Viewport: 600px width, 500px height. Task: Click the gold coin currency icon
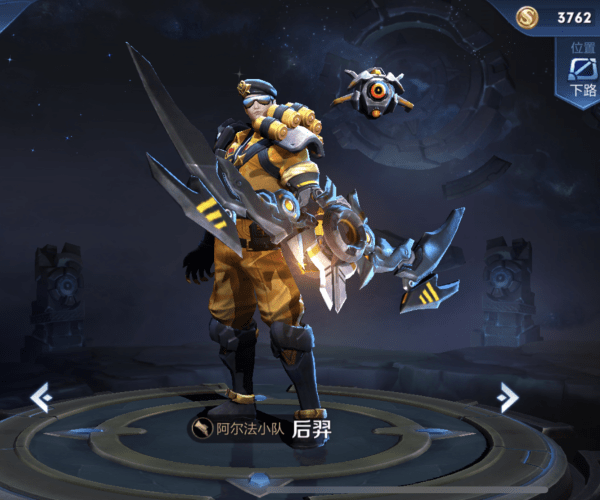click(x=529, y=16)
